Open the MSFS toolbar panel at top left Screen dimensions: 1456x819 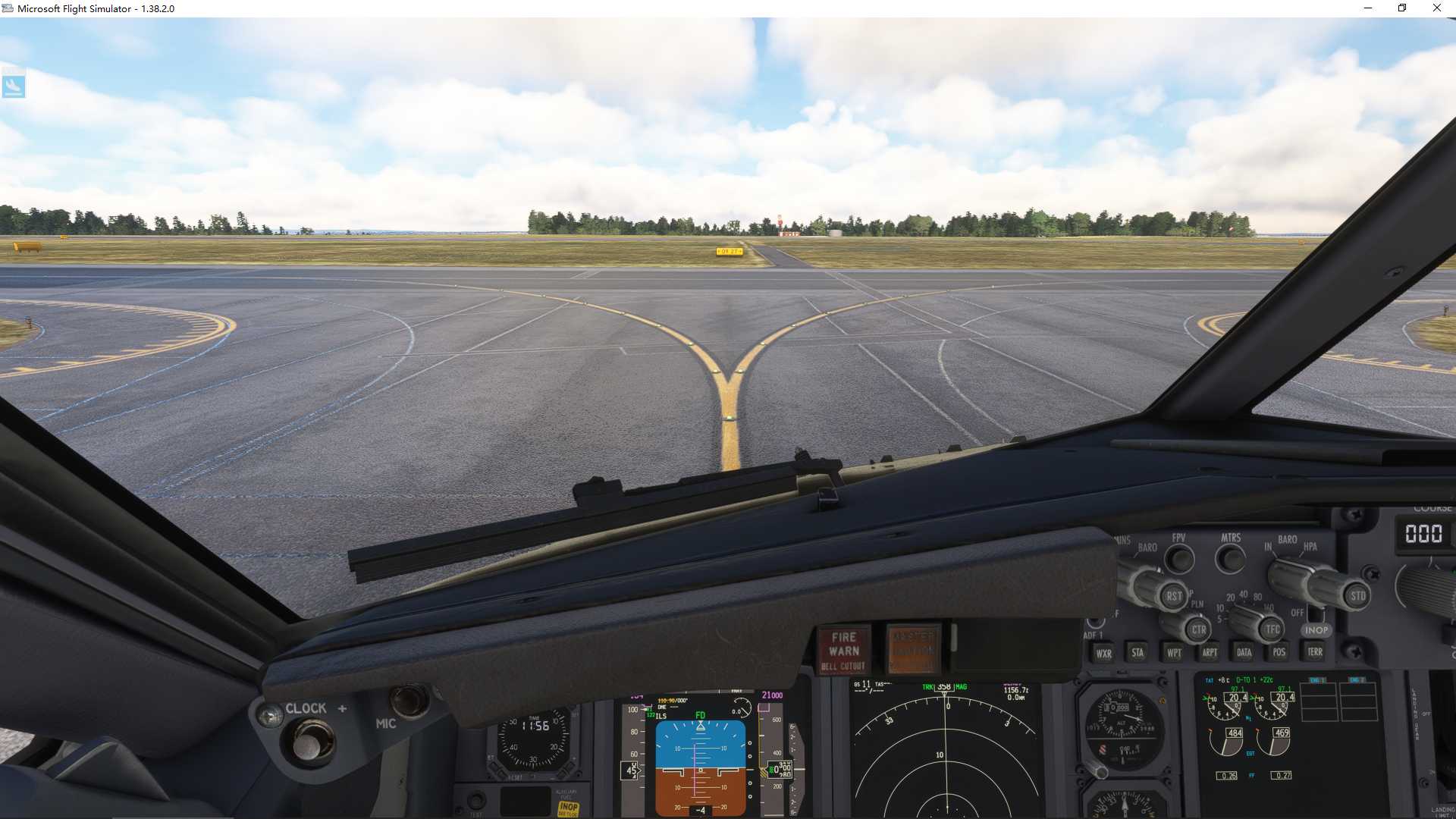pos(14,85)
